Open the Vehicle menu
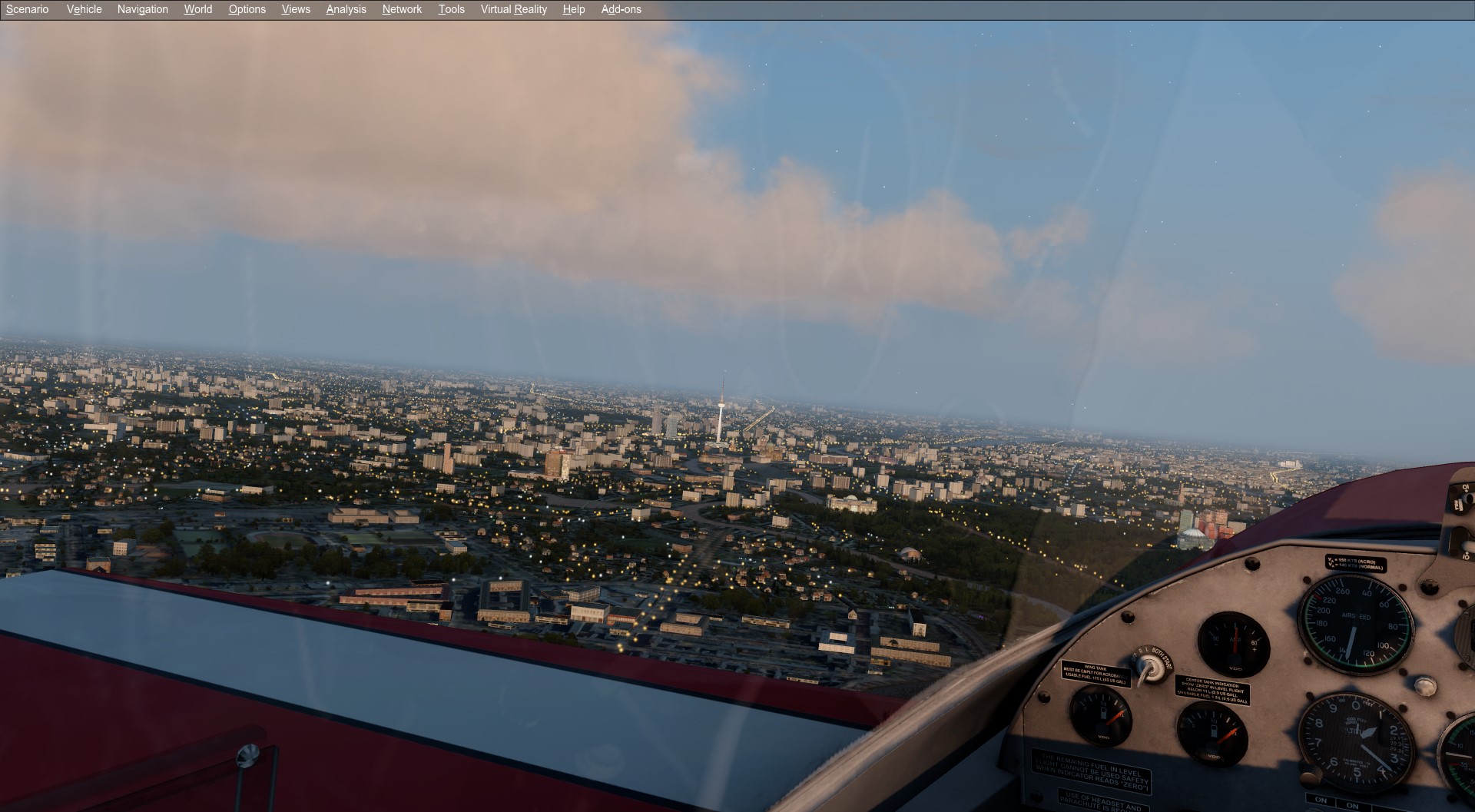The width and height of the screenshot is (1475, 812). 84,9
